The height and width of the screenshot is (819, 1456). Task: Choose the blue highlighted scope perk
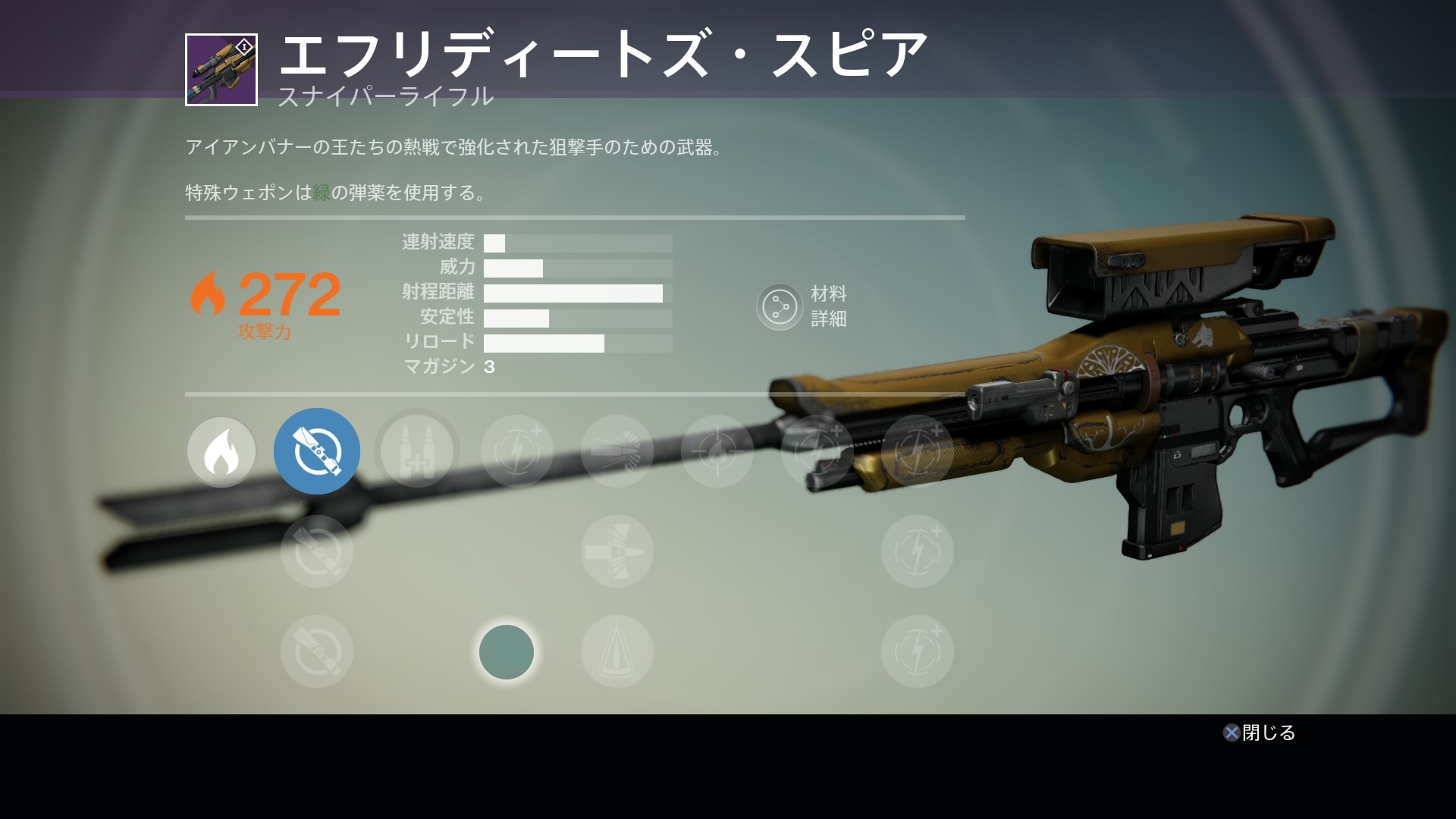click(x=317, y=452)
